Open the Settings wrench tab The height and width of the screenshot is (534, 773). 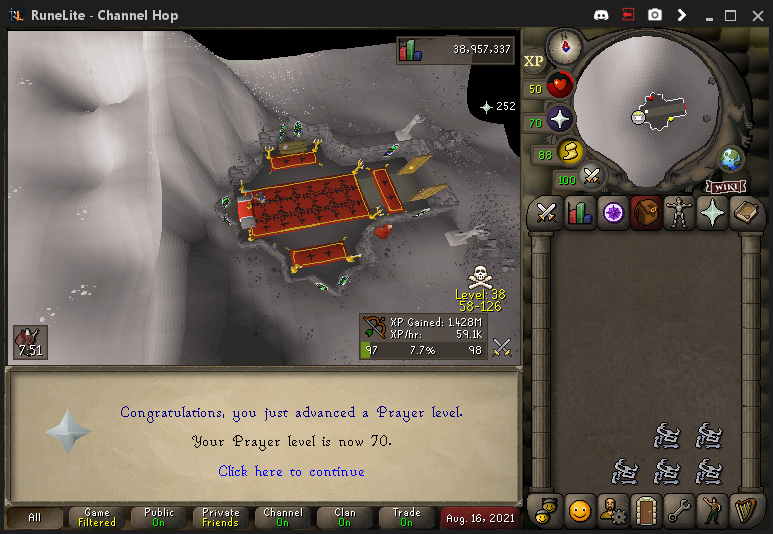tap(679, 511)
